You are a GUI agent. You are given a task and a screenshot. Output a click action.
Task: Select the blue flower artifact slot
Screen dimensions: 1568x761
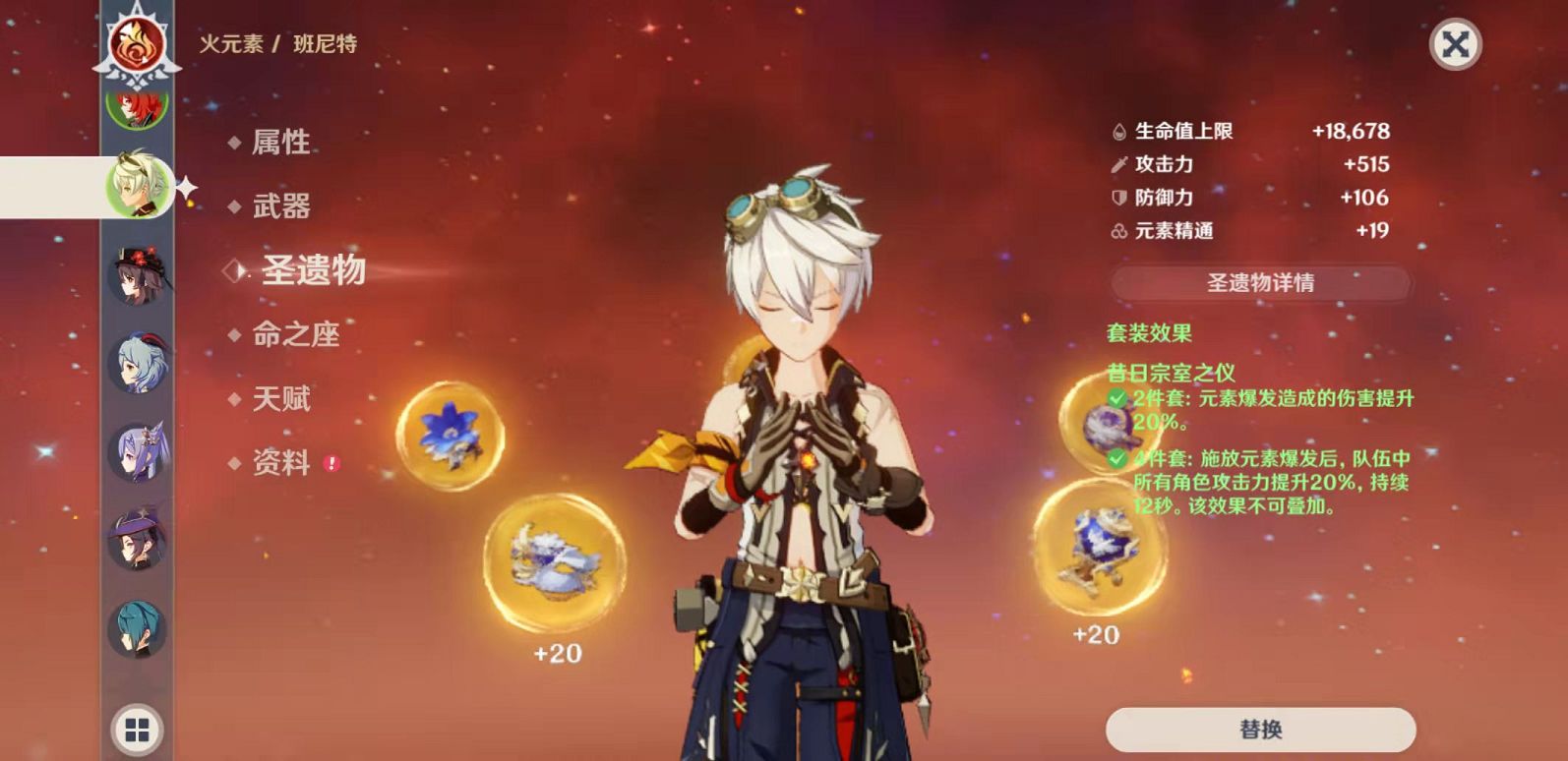pyautogui.click(x=450, y=436)
